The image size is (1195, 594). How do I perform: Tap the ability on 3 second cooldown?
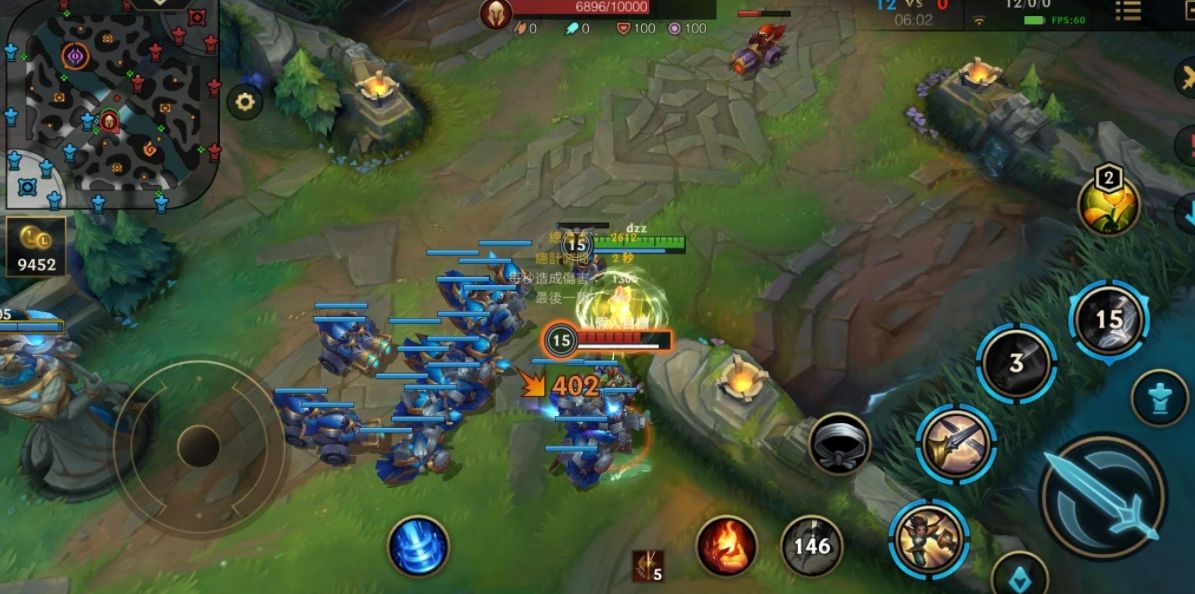(x=1016, y=363)
